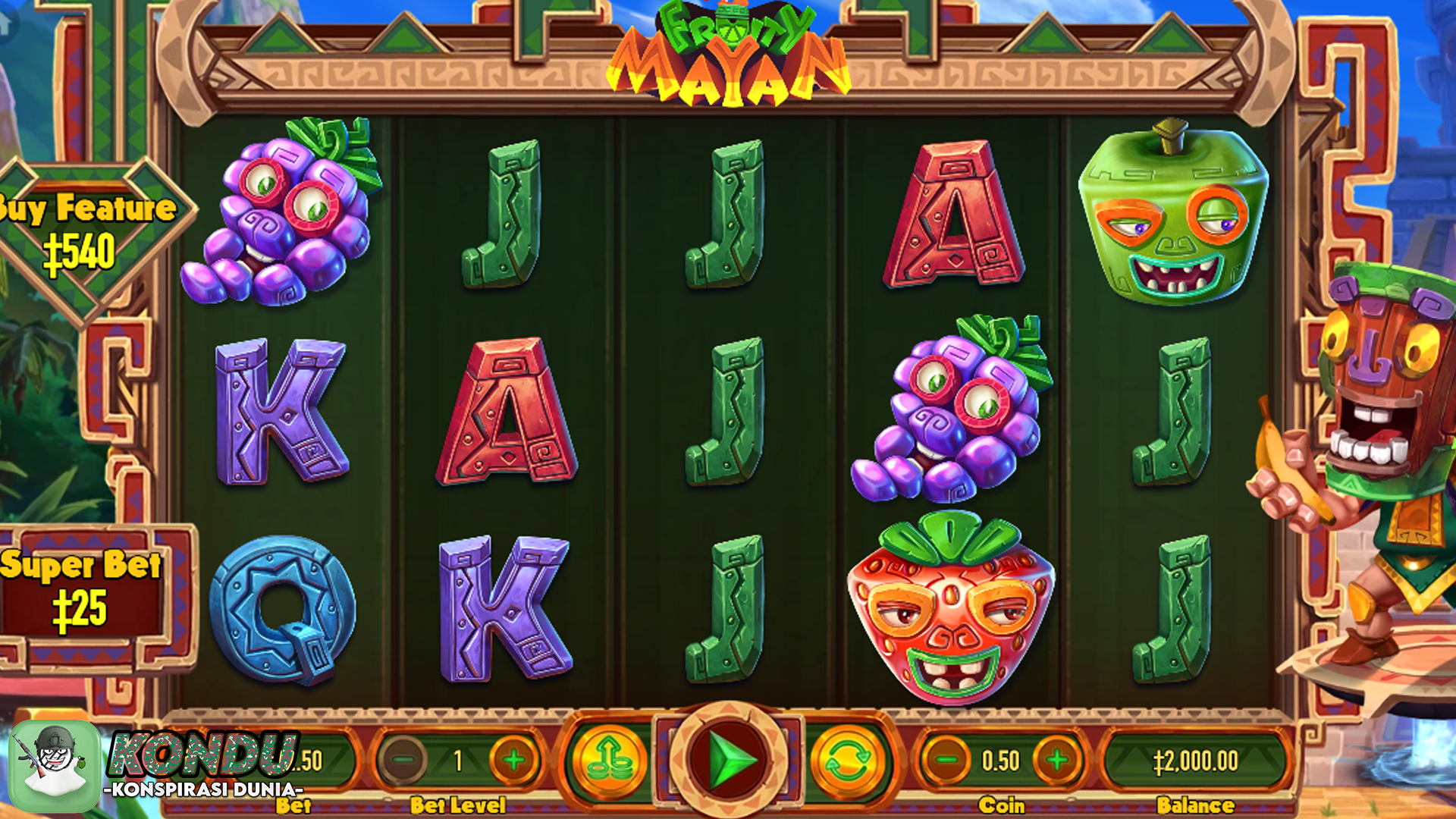This screenshot has width=1456, height=819.
Task: Go to the home screen via house icon
Action: [6, 23]
